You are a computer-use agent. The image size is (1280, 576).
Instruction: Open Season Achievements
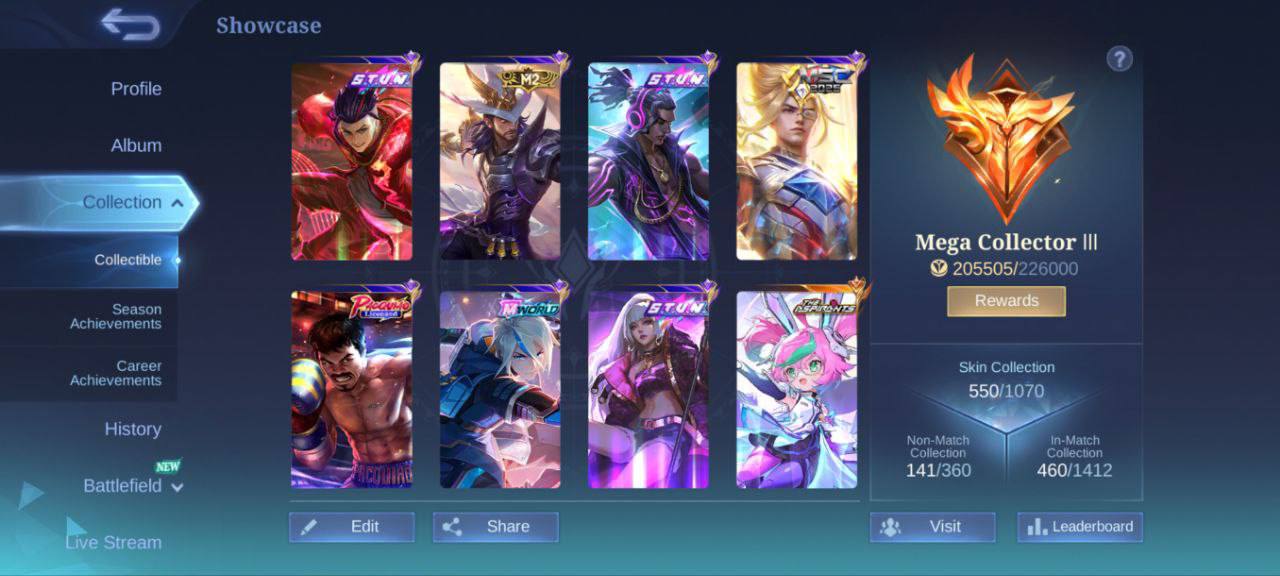[x=115, y=317]
